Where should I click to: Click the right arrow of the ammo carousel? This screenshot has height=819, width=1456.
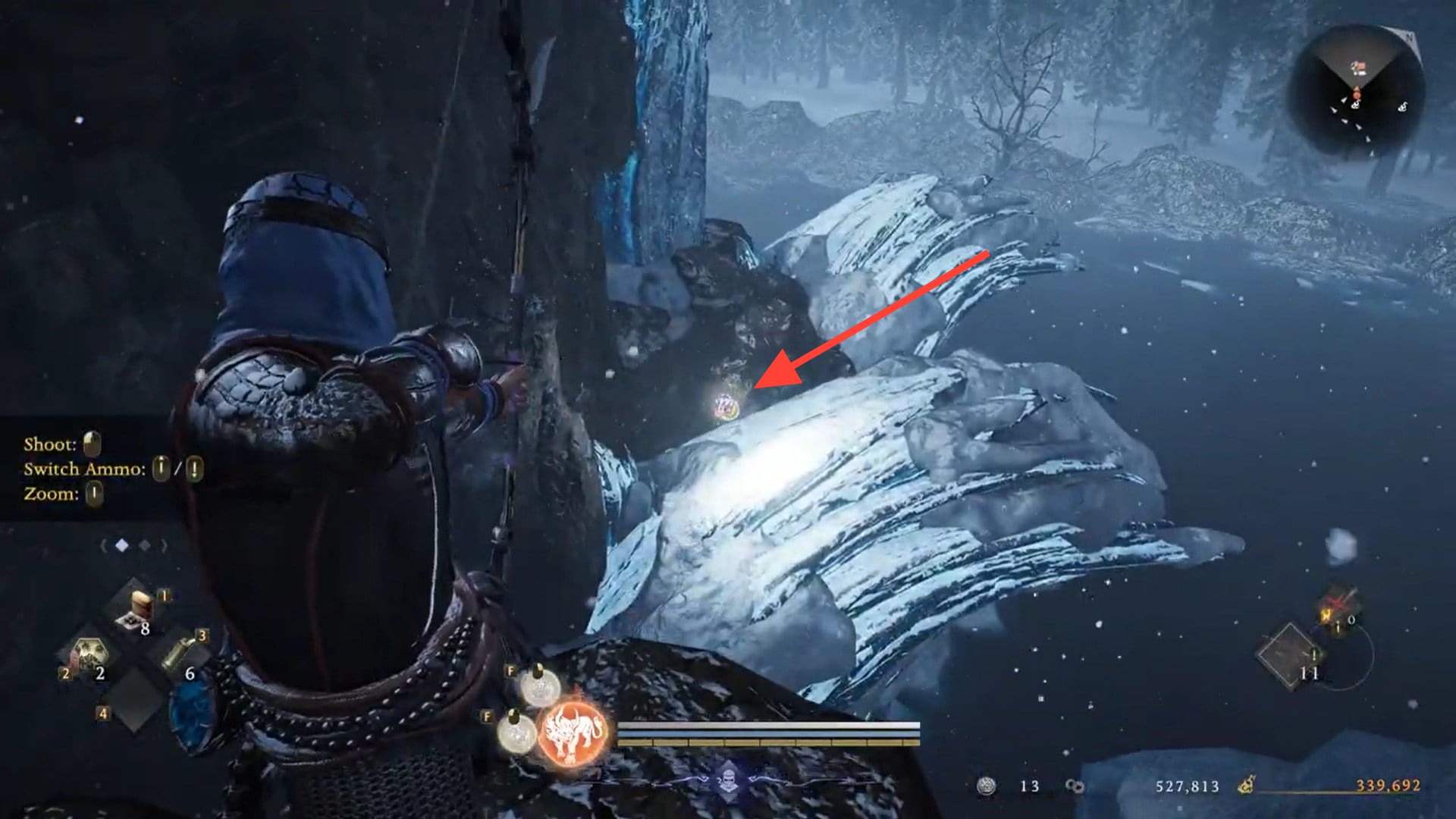coord(162,545)
